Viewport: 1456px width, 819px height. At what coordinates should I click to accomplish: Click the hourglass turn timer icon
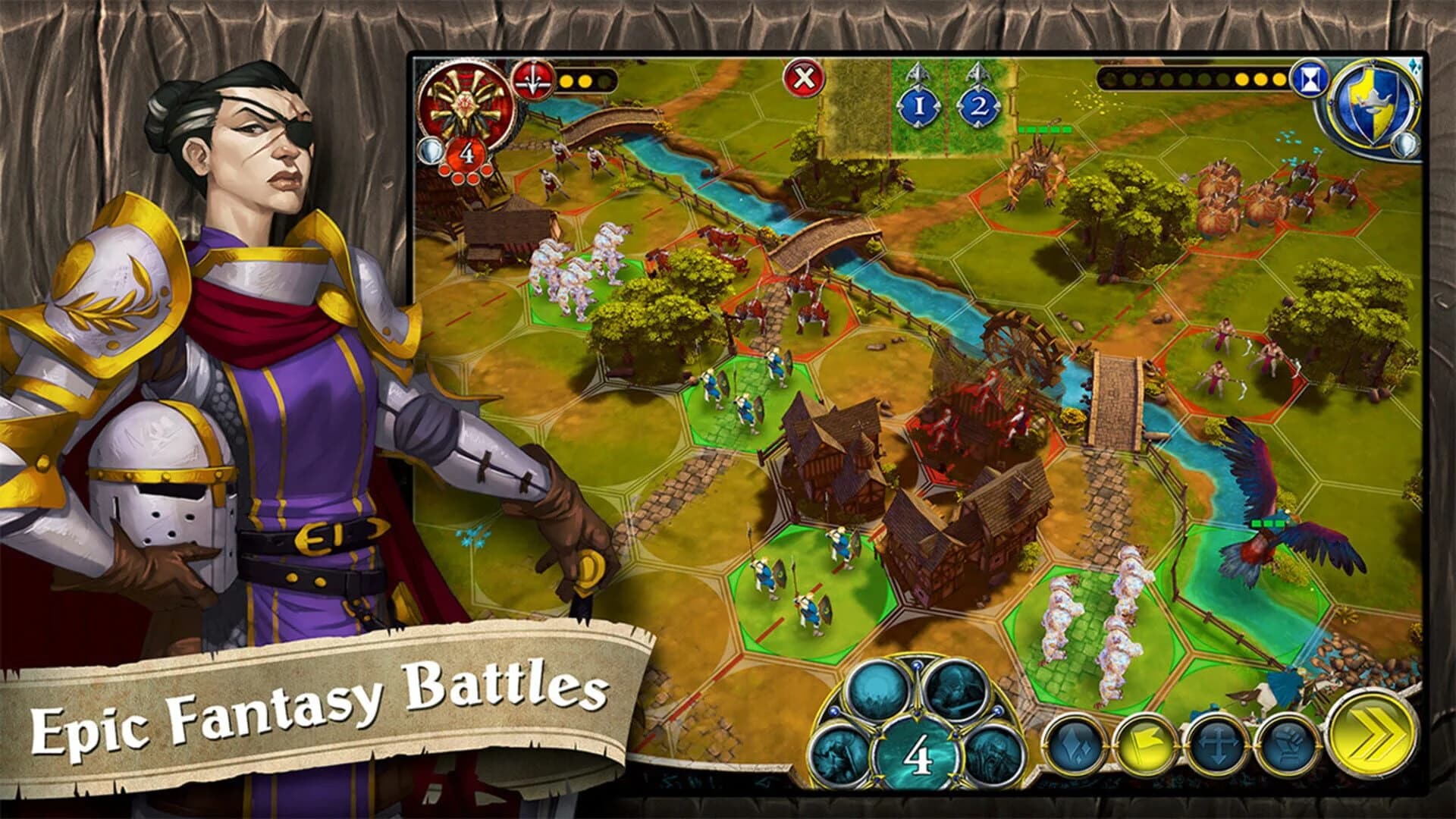pos(1309,80)
